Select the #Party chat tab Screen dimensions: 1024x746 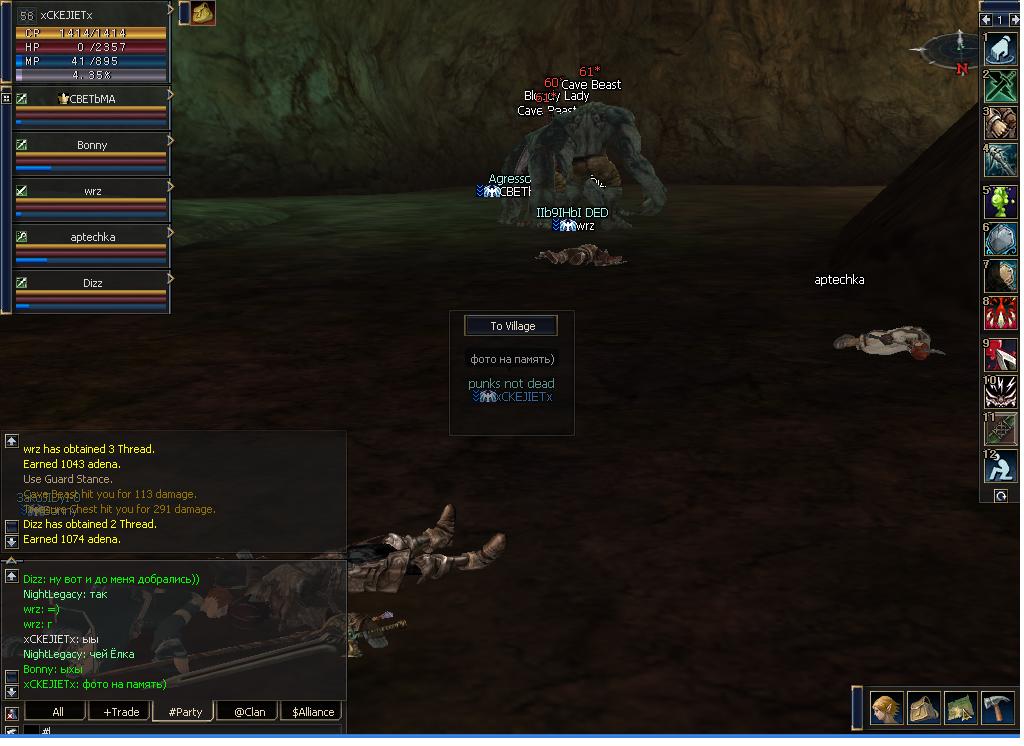[185, 712]
